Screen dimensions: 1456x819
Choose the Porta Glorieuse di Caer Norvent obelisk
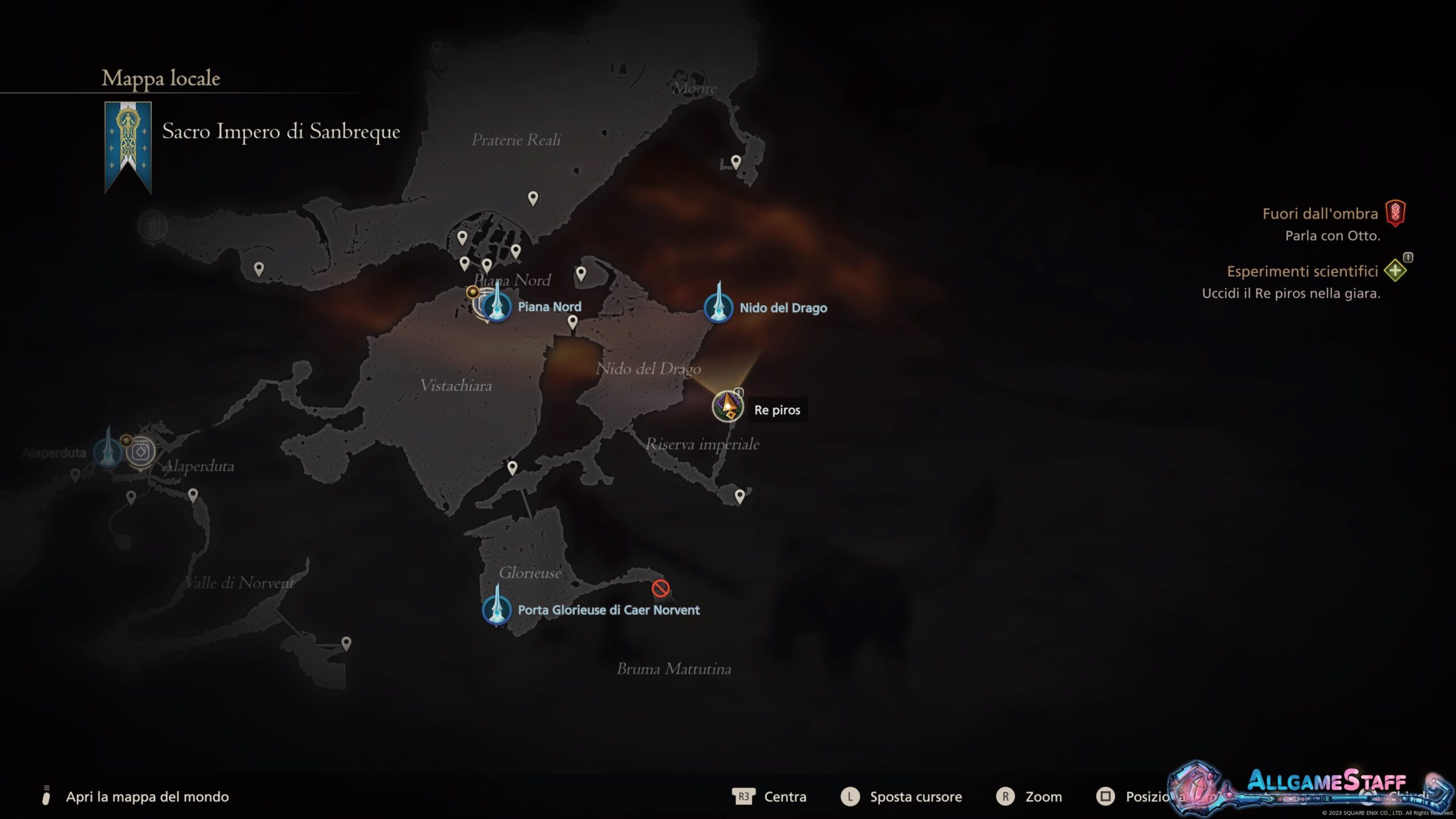tap(497, 609)
